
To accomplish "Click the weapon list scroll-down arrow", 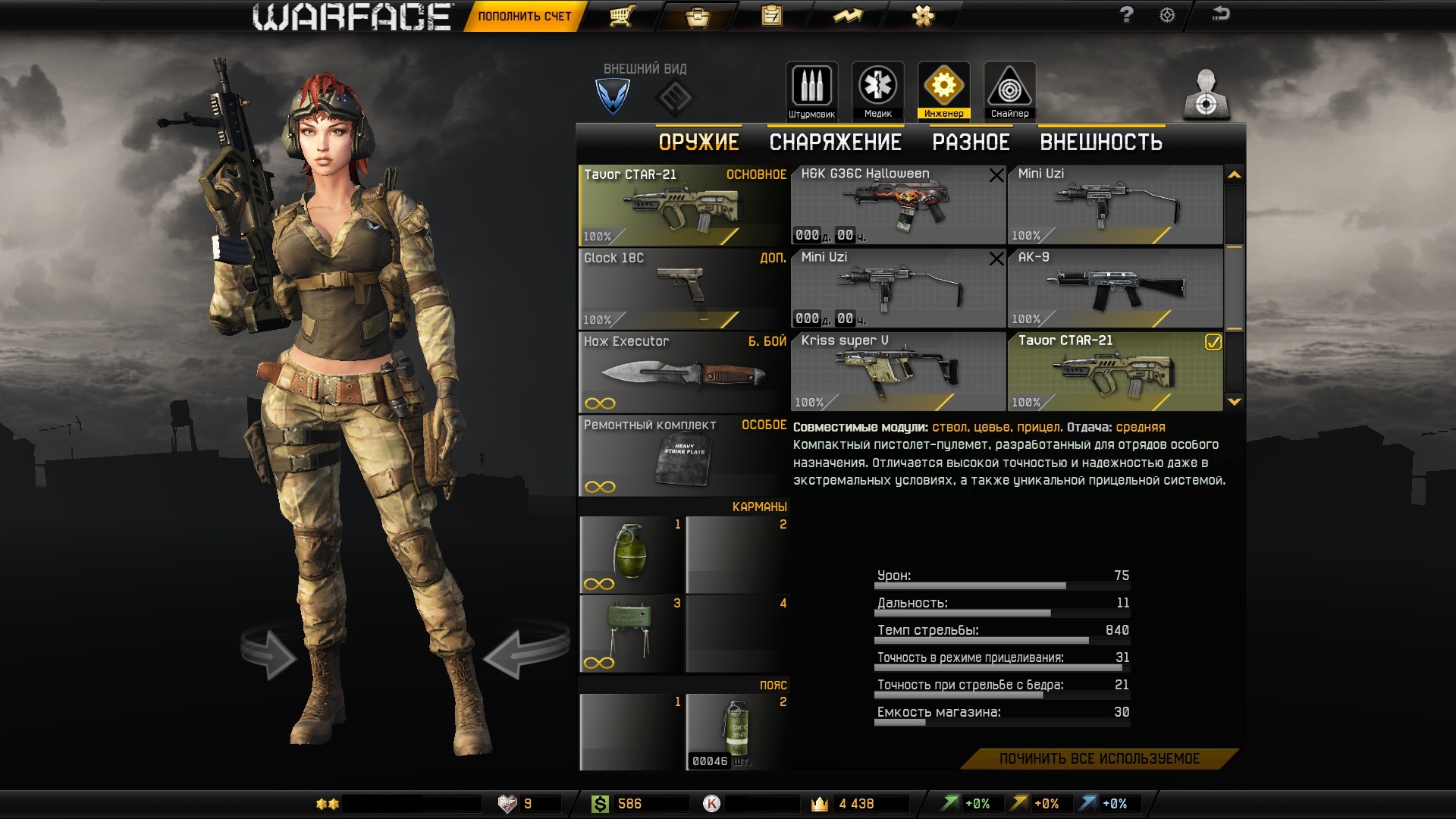I will coord(1235,402).
